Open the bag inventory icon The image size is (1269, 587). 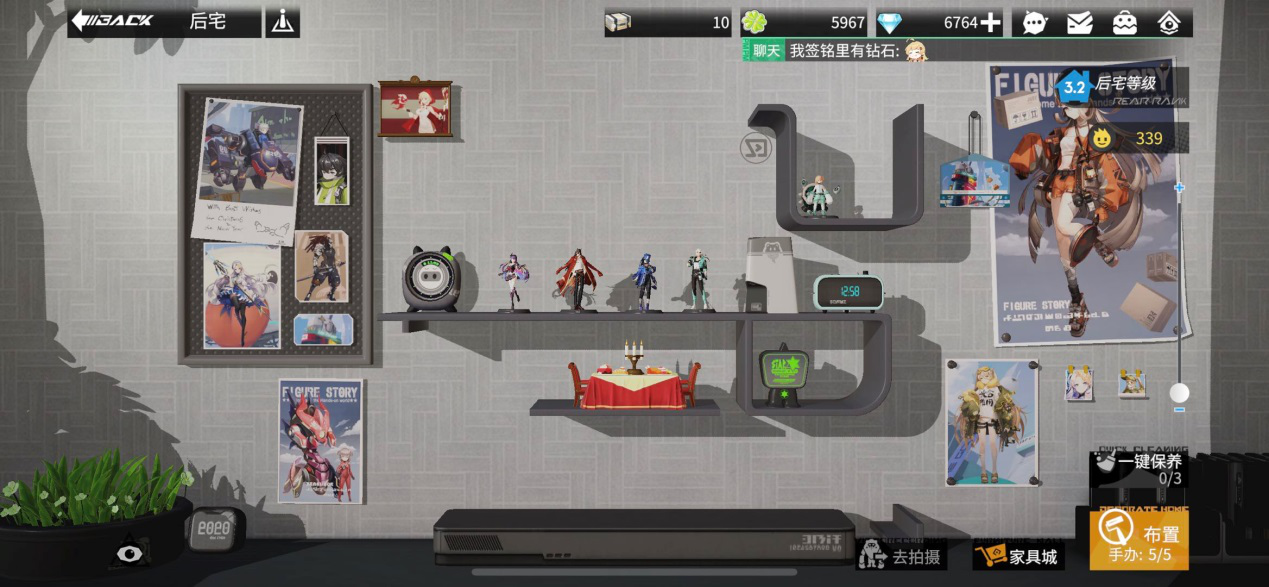point(1125,22)
